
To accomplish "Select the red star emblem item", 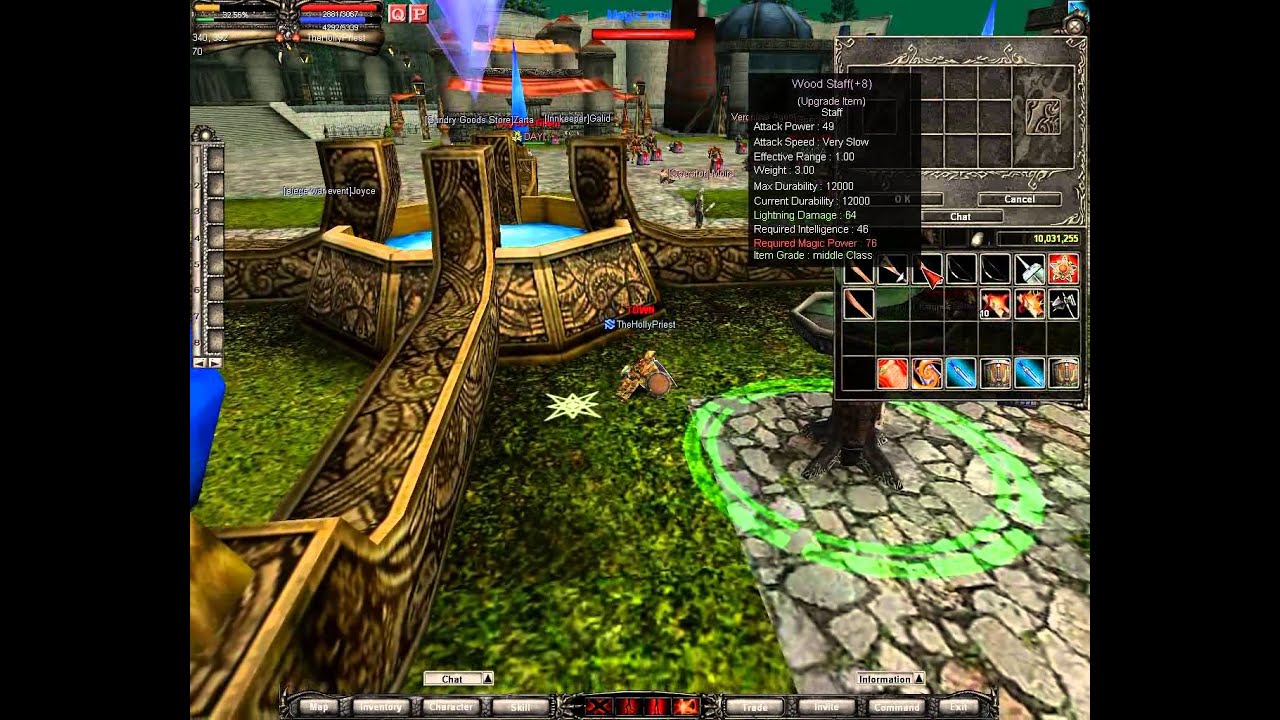I will (x=1063, y=269).
